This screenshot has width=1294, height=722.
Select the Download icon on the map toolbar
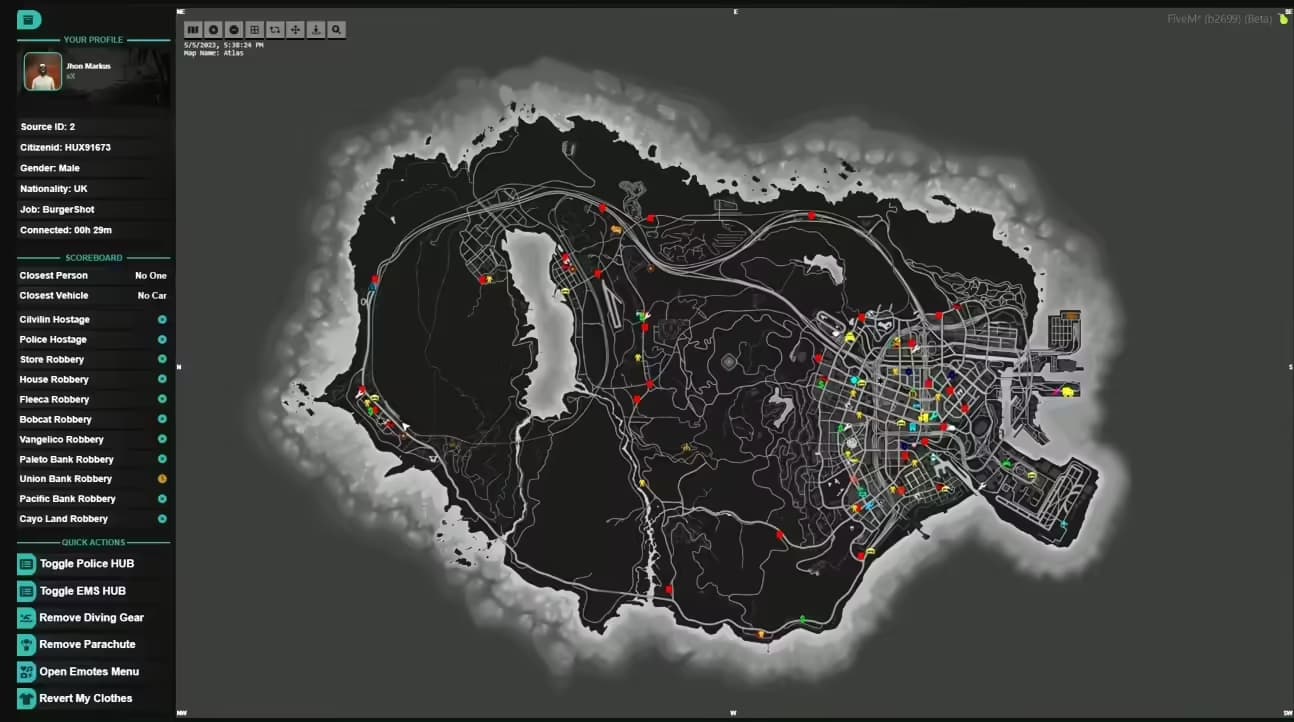(x=315, y=29)
